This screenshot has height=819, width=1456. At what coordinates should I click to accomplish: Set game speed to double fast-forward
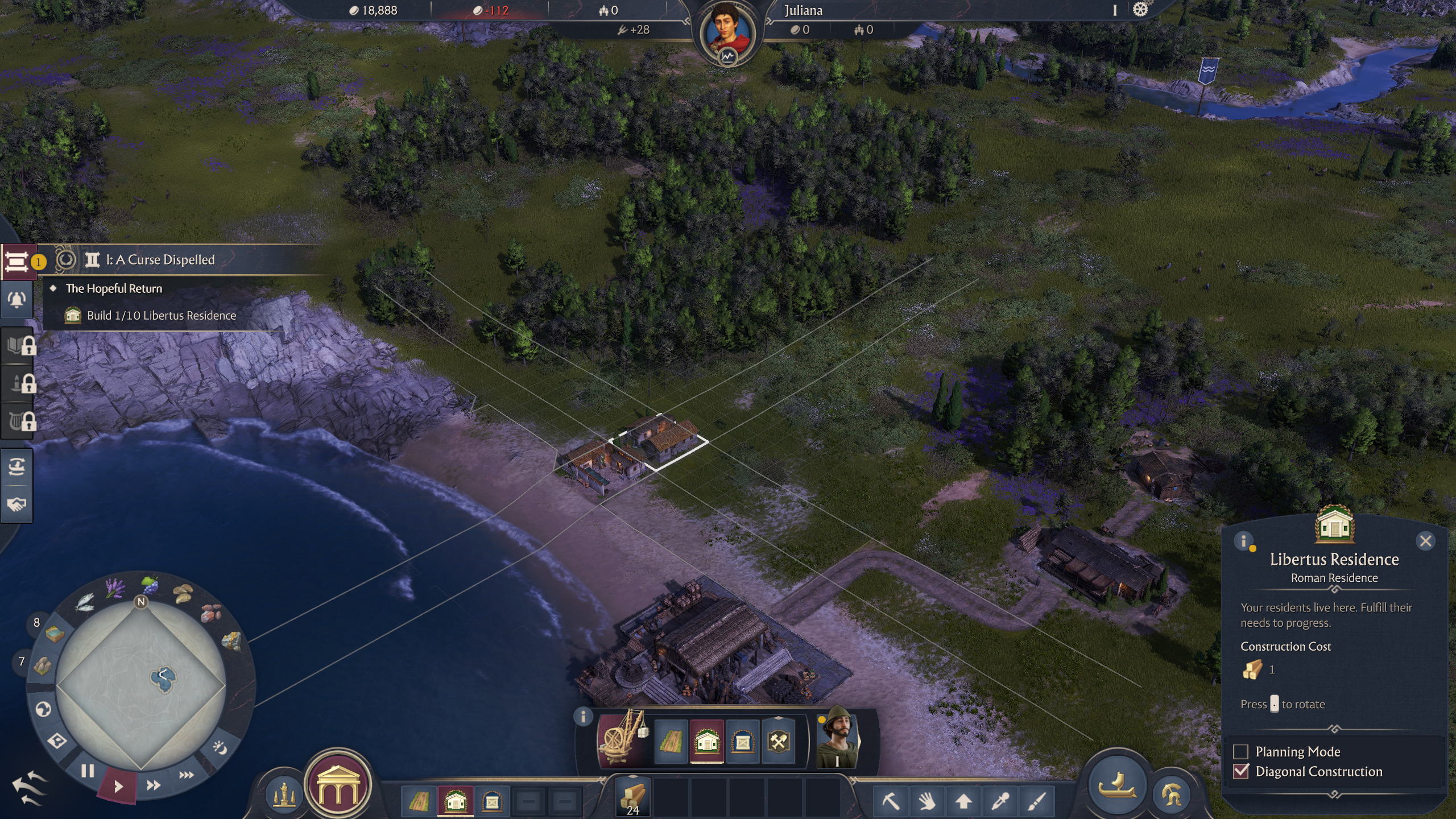[x=153, y=785]
